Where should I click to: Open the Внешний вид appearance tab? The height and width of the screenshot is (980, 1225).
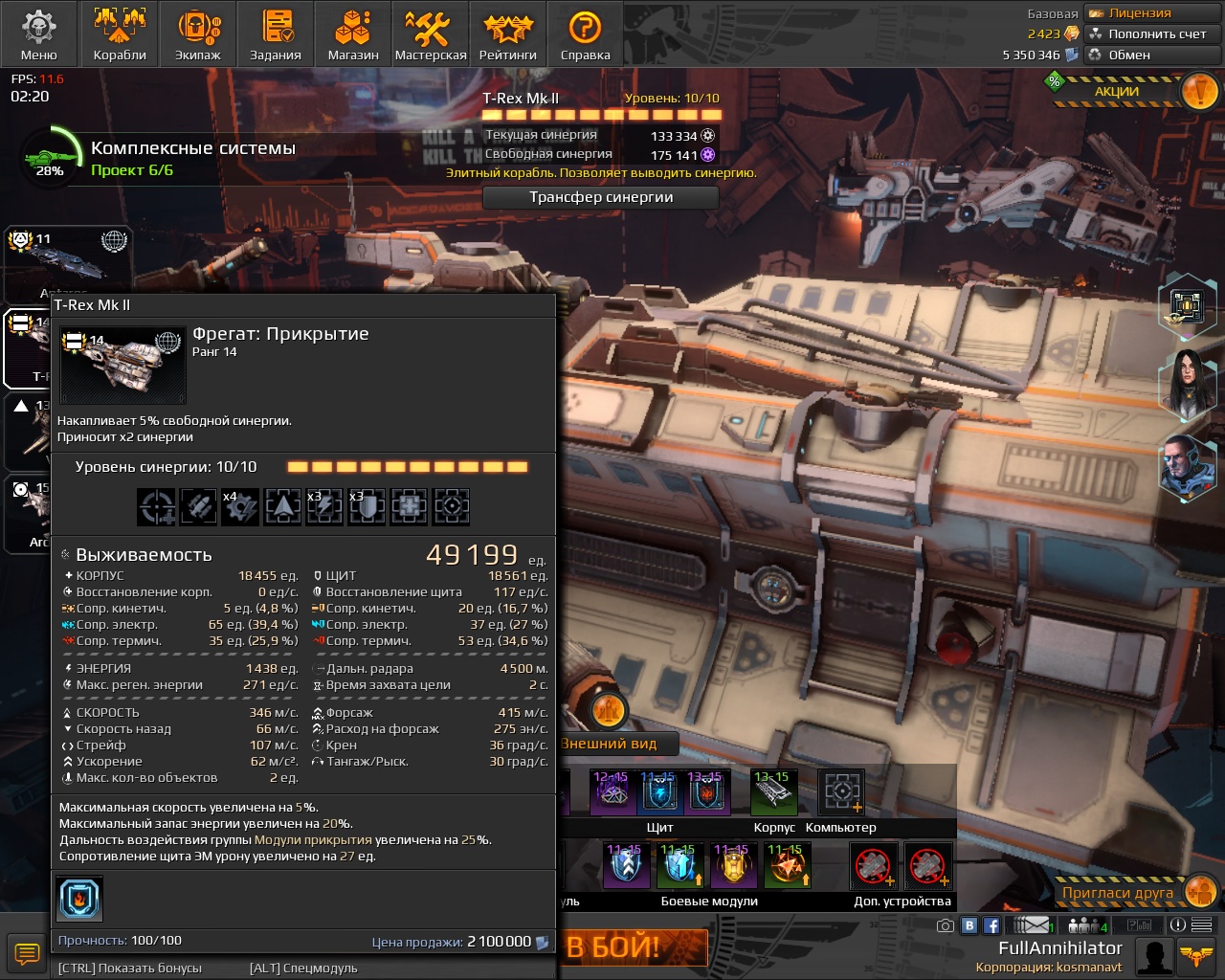(x=611, y=744)
